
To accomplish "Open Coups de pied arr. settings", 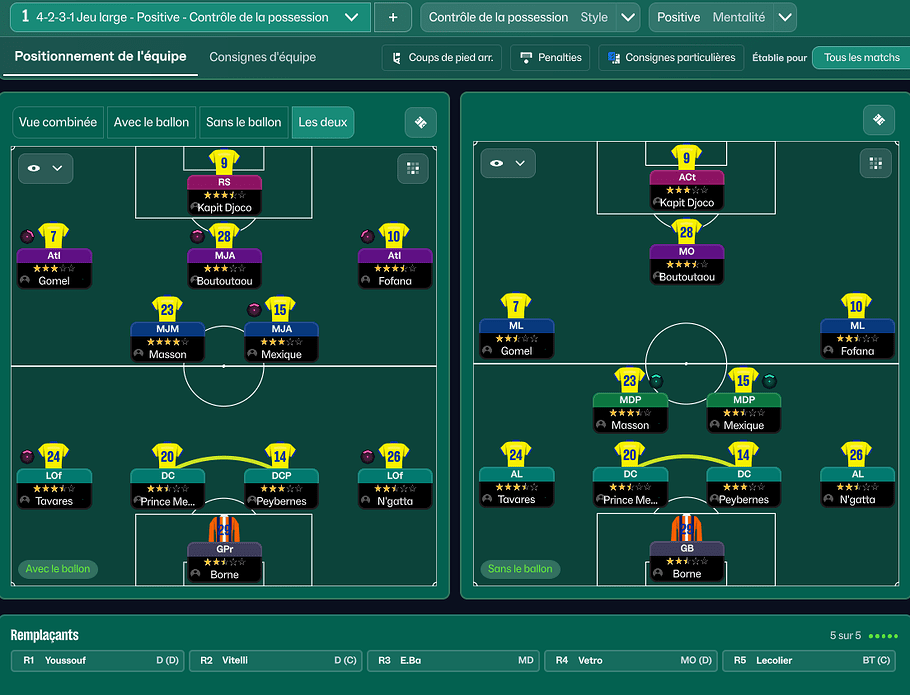I will 441,58.
